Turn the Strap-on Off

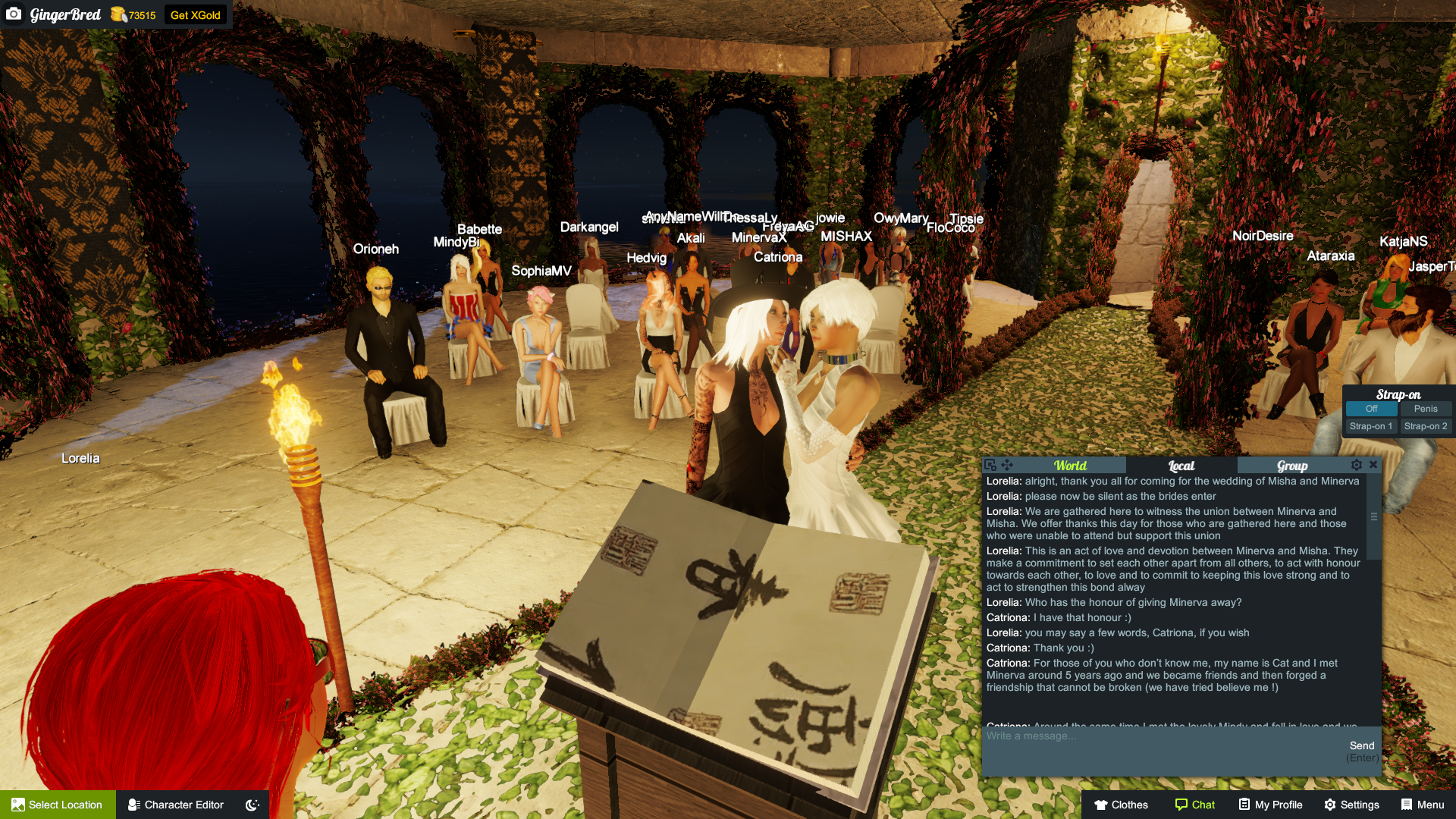click(1370, 408)
